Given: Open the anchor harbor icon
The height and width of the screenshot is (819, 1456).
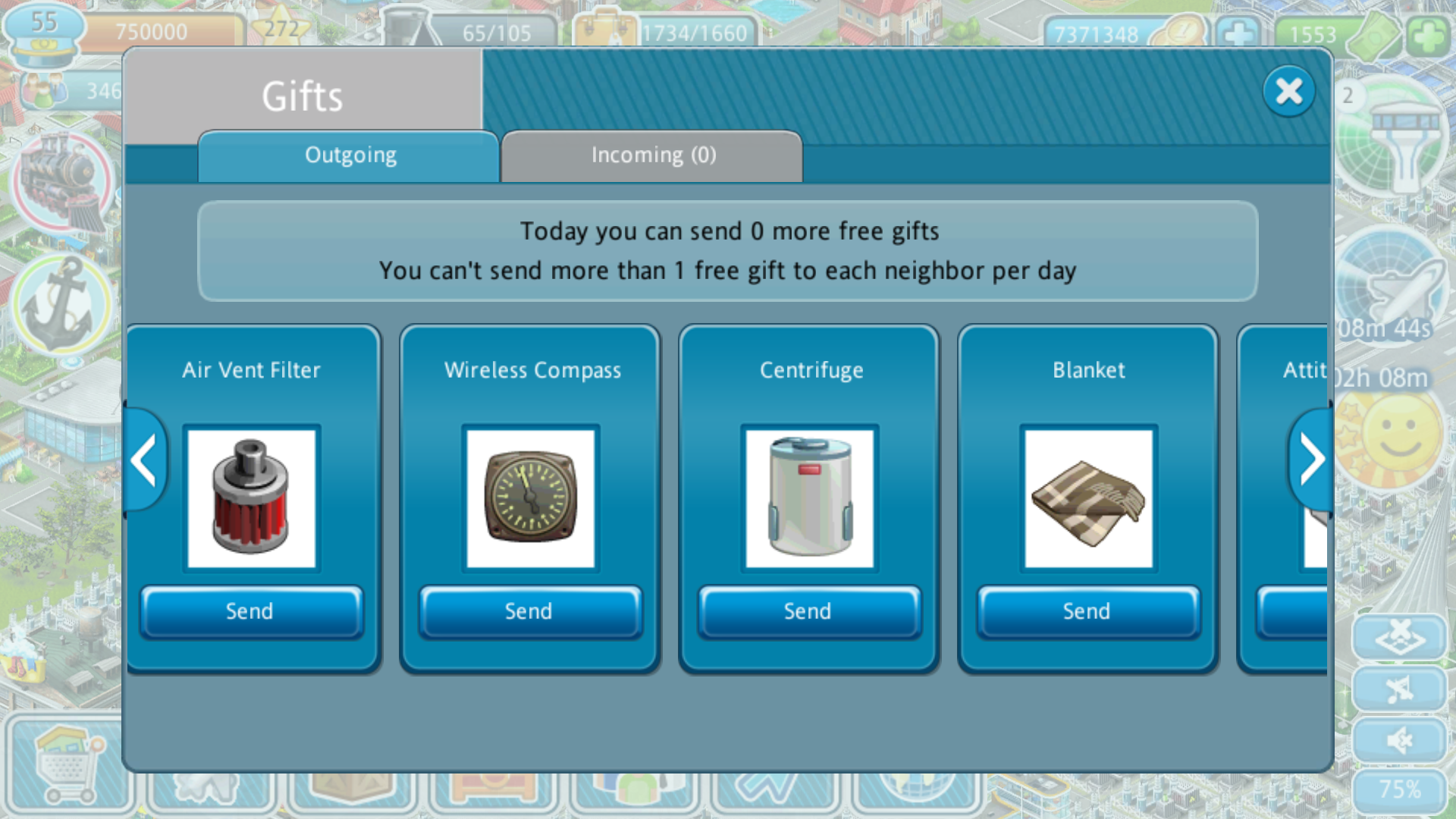Looking at the screenshot, I should 62,305.
